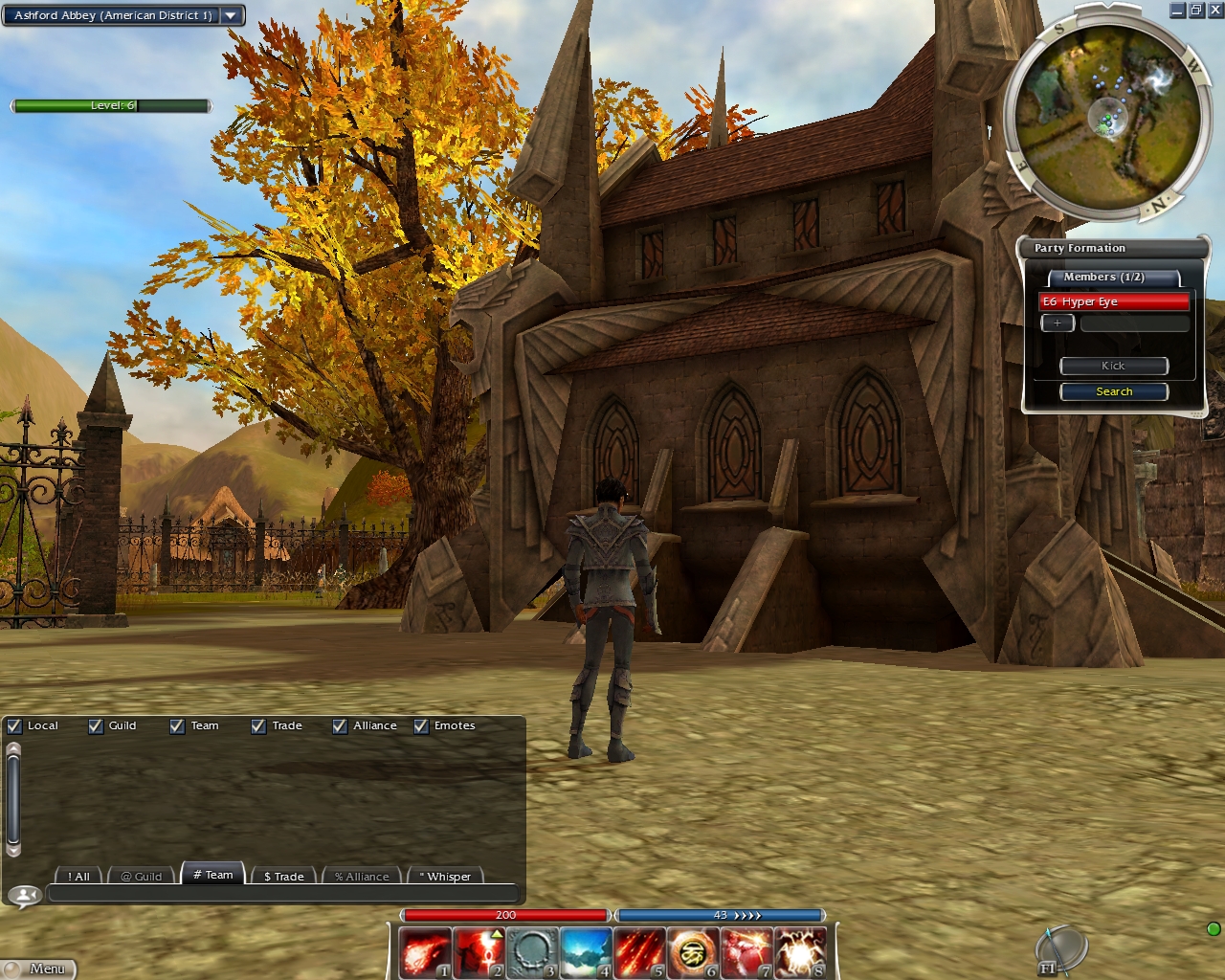Screen dimensions: 1225x980
Task: Activate the fireball skill in slot 1
Action: tap(424, 953)
